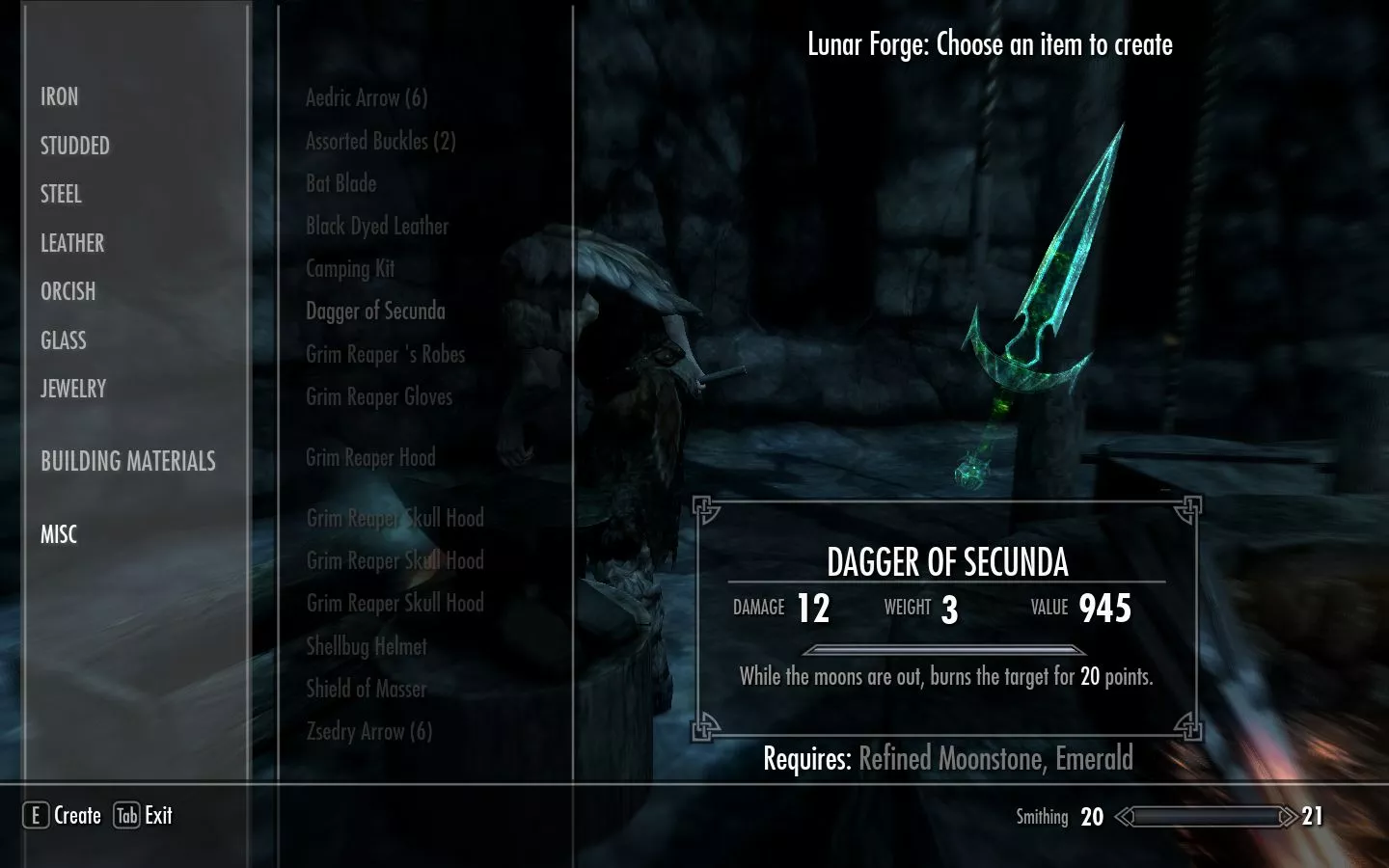Screen dimensions: 1389x868
Task: Choose Aedric Arrow (6) from the list
Action: (367, 97)
